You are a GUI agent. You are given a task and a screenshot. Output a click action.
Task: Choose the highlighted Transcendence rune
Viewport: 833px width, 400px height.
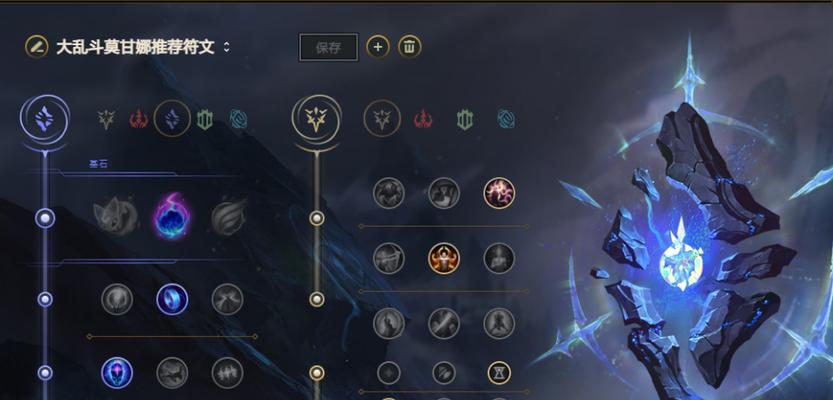117,372
